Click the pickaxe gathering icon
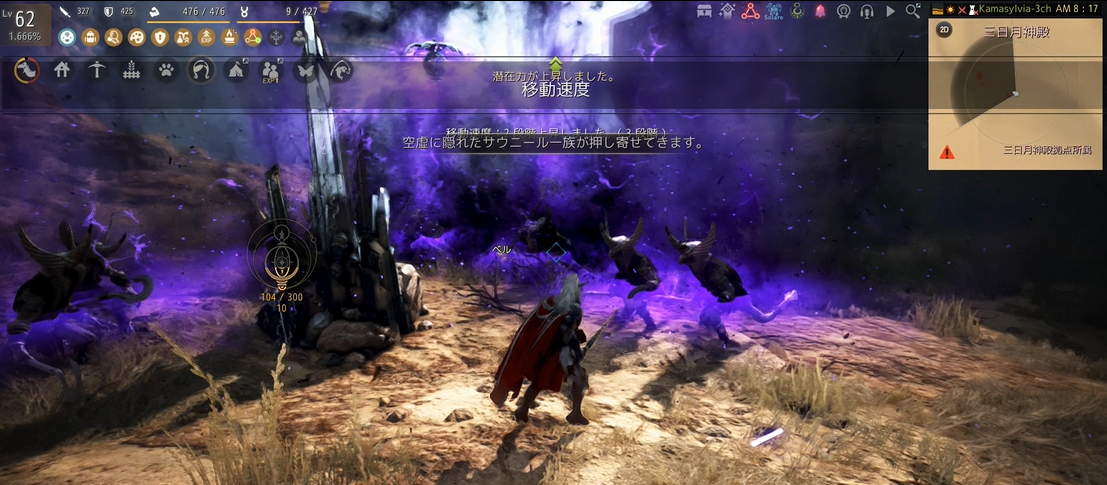 click(x=96, y=70)
